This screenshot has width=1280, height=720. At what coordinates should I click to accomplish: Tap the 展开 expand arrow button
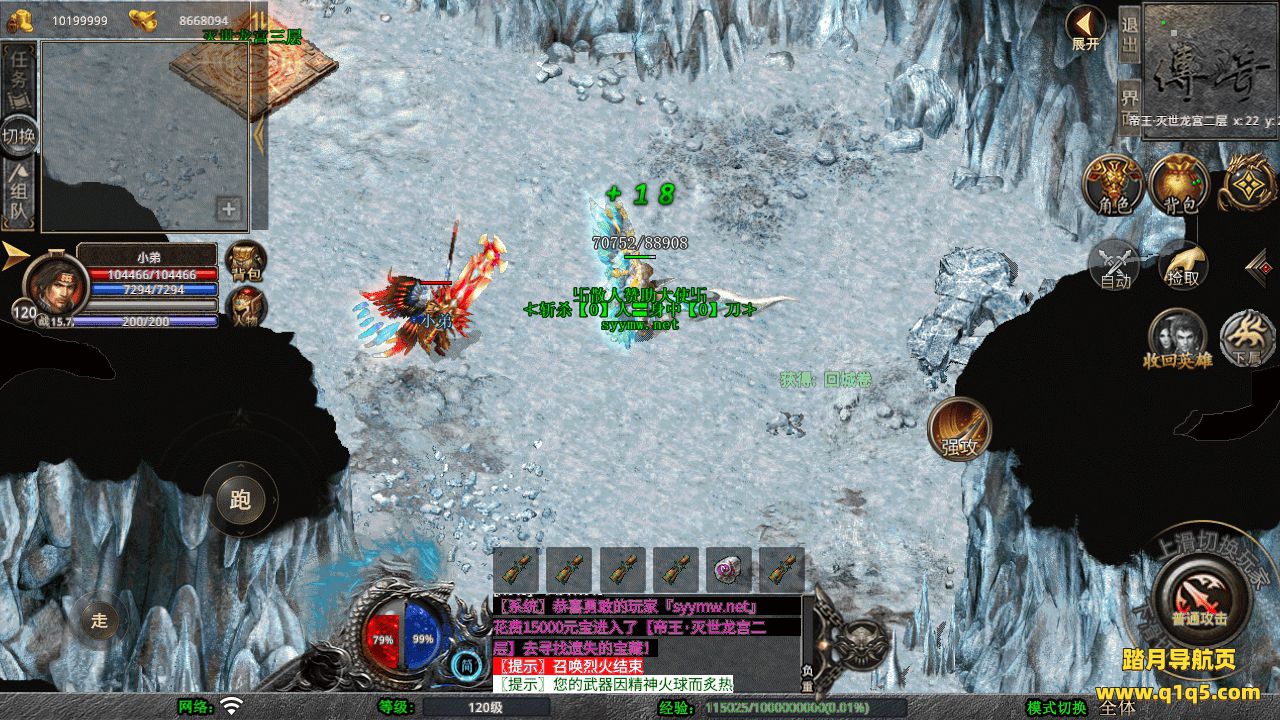click(1085, 26)
